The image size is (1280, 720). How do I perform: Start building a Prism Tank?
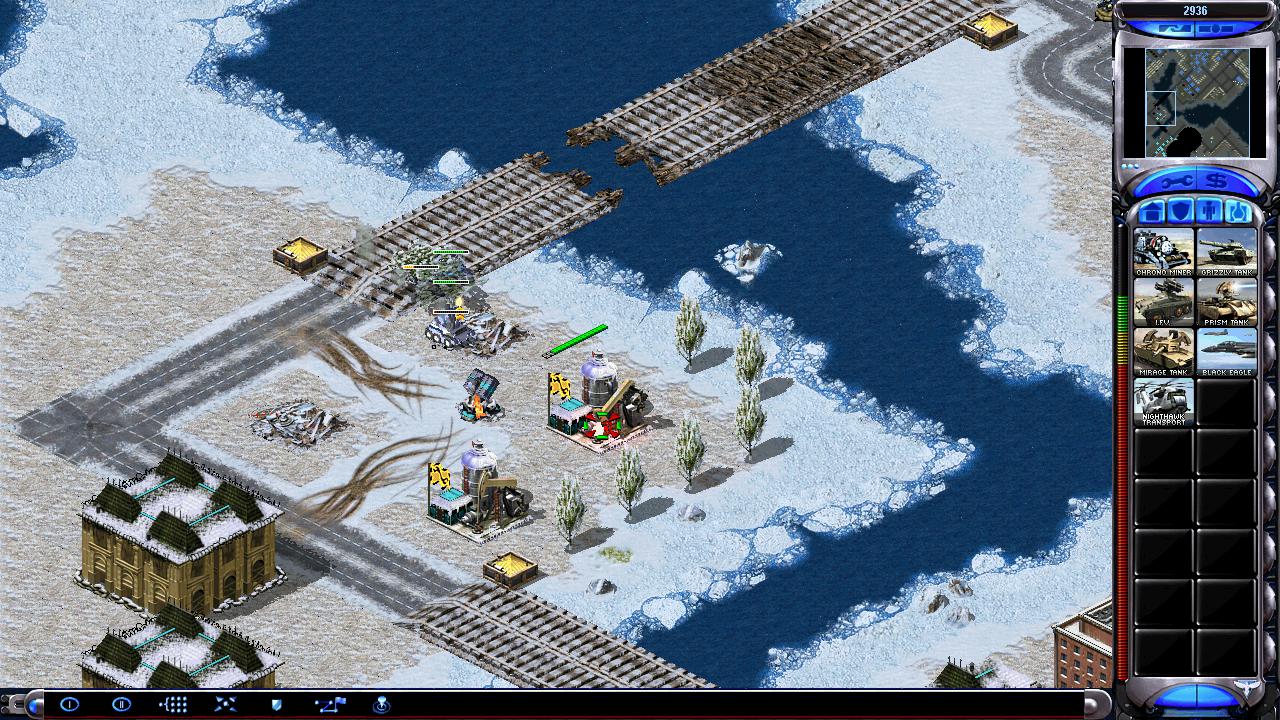1226,302
